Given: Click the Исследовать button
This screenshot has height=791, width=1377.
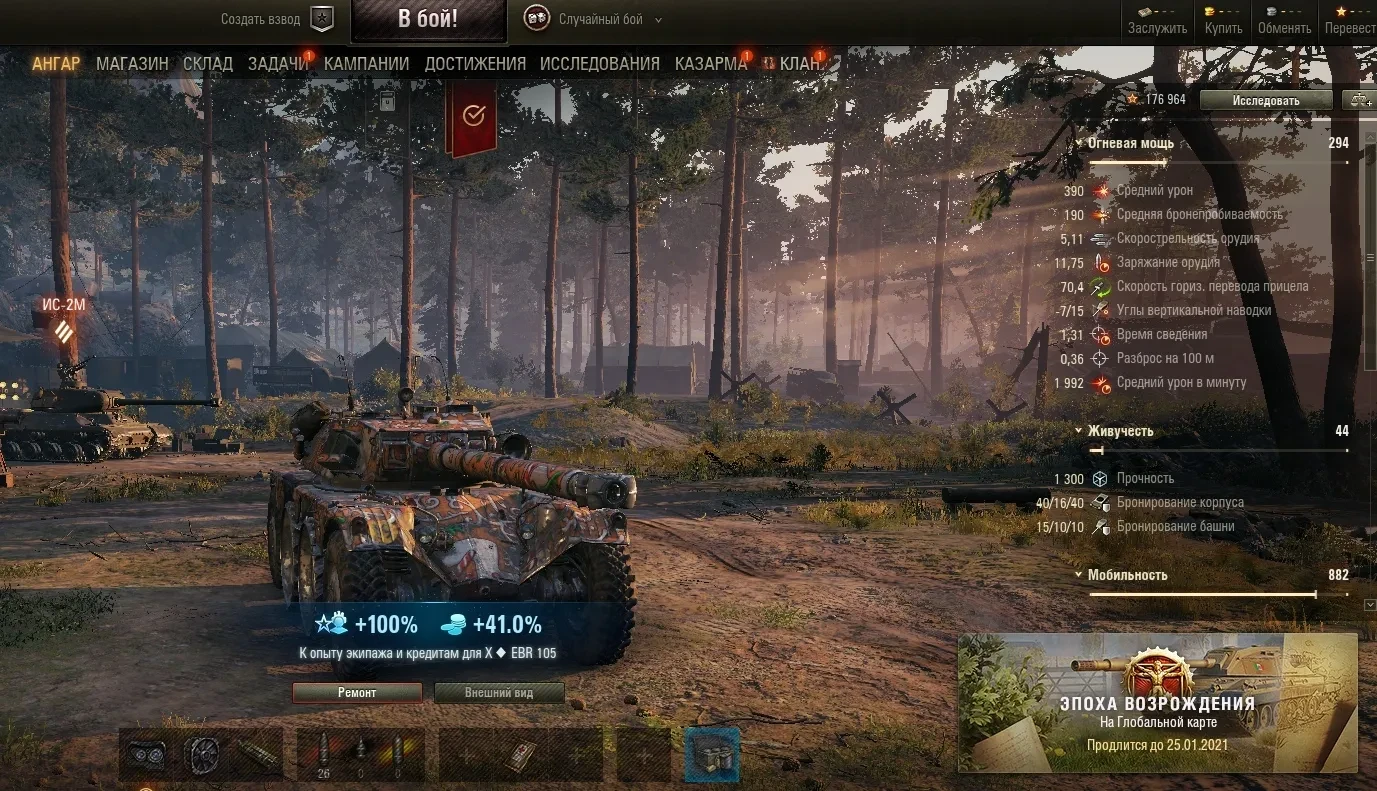Looking at the screenshot, I should coord(1265,100).
